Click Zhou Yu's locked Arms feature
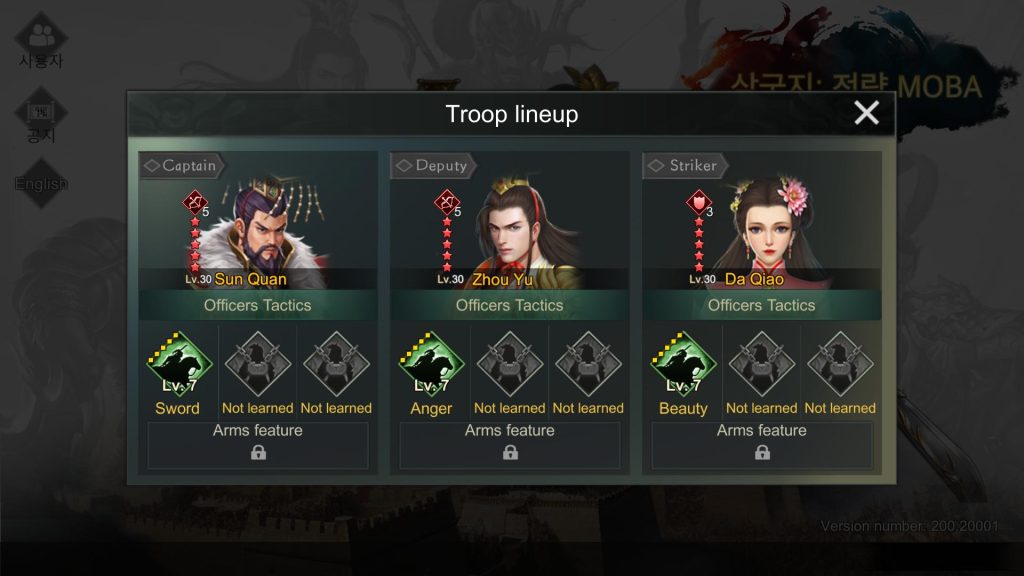 [x=510, y=446]
